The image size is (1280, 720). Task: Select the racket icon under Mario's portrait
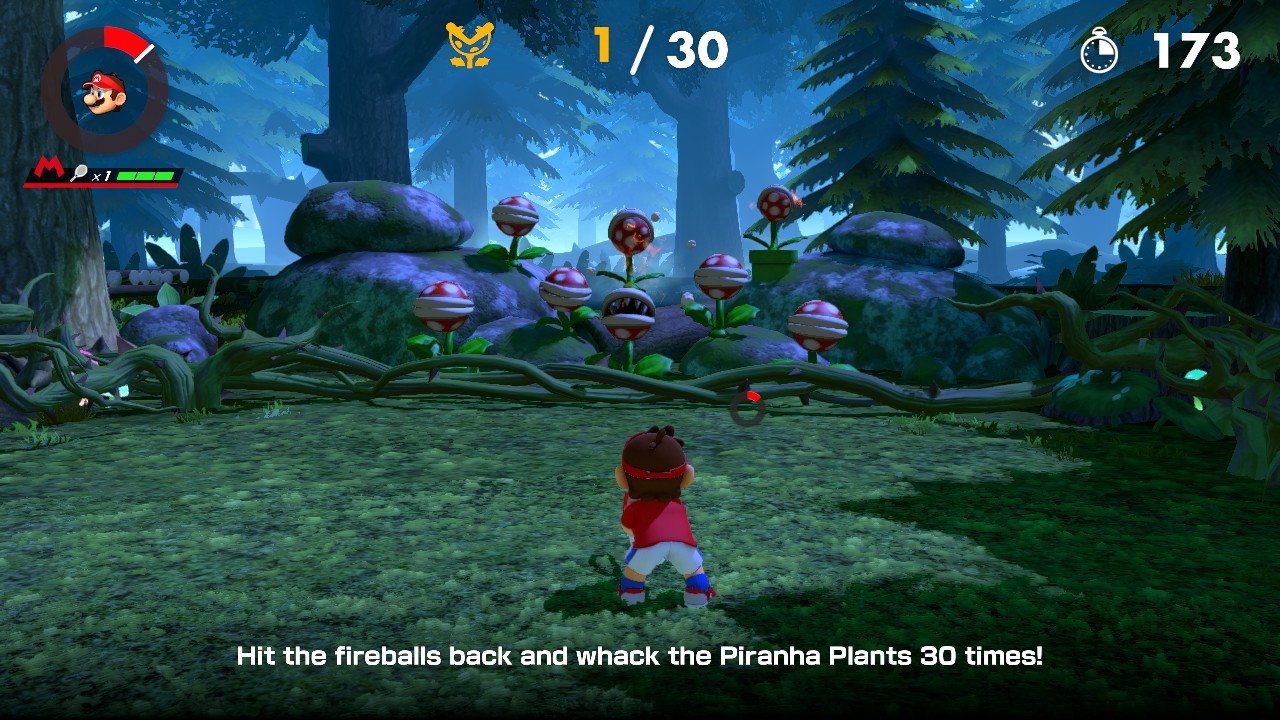click(x=79, y=175)
